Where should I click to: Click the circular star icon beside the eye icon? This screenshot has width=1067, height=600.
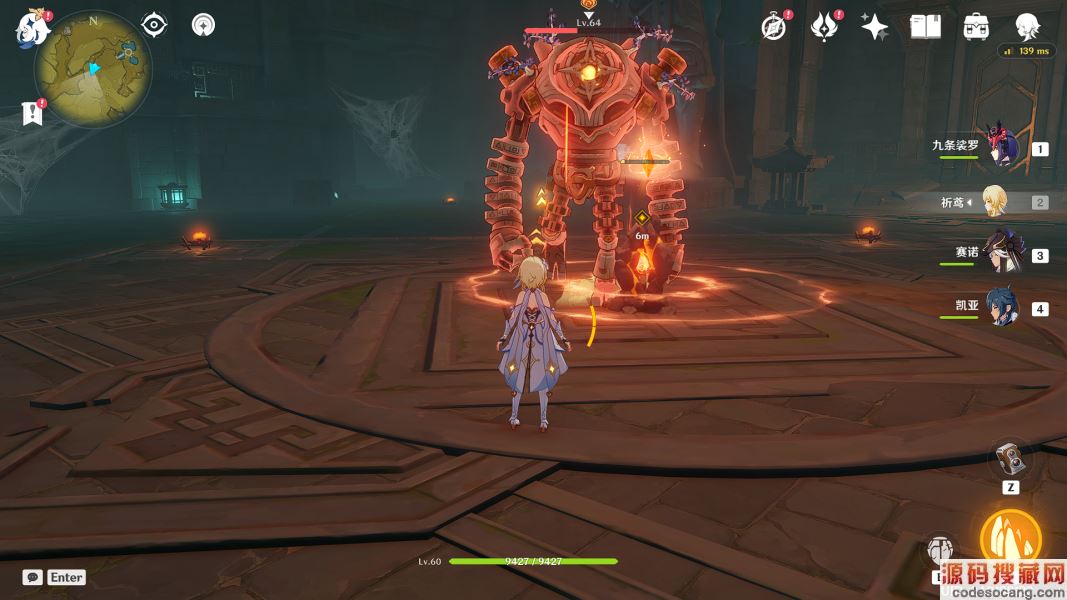pyautogui.click(x=204, y=25)
